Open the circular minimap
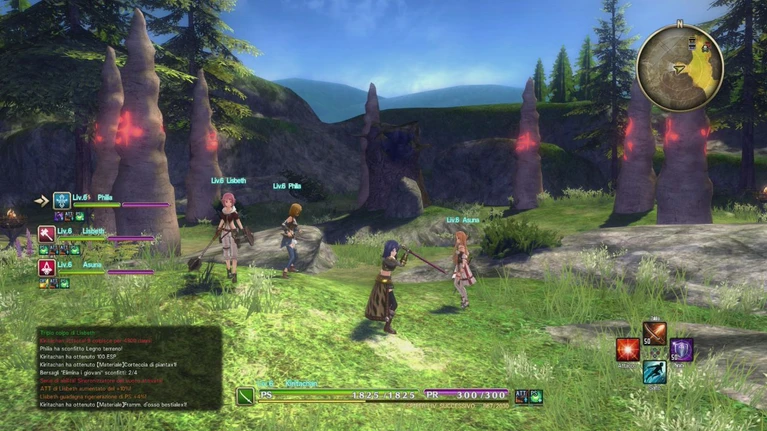This screenshot has height=431, width=767. tap(680, 68)
